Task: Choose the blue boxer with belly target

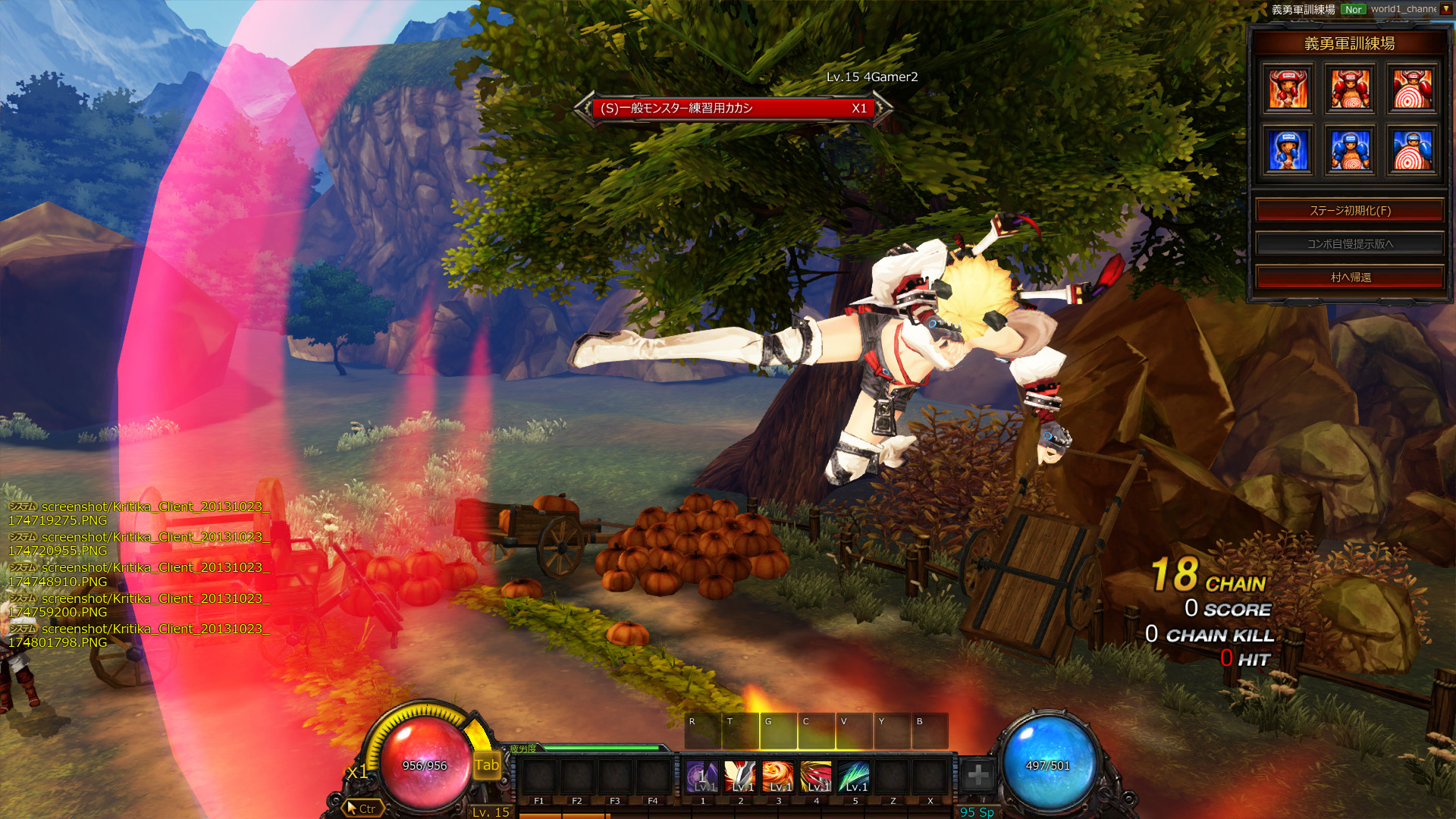Action: click(1351, 151)
